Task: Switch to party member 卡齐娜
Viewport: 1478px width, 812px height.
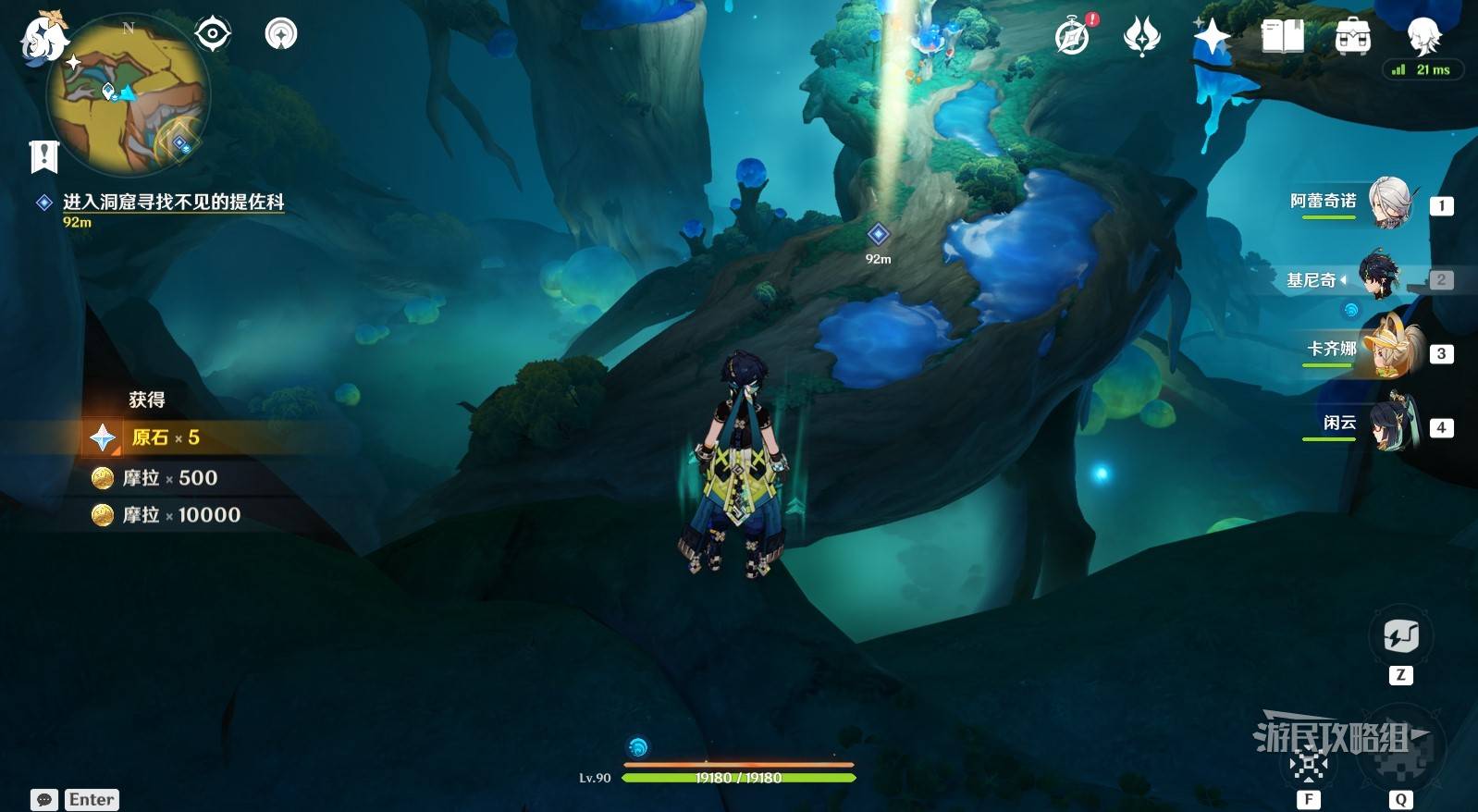Action: (x=1389, y=350)
